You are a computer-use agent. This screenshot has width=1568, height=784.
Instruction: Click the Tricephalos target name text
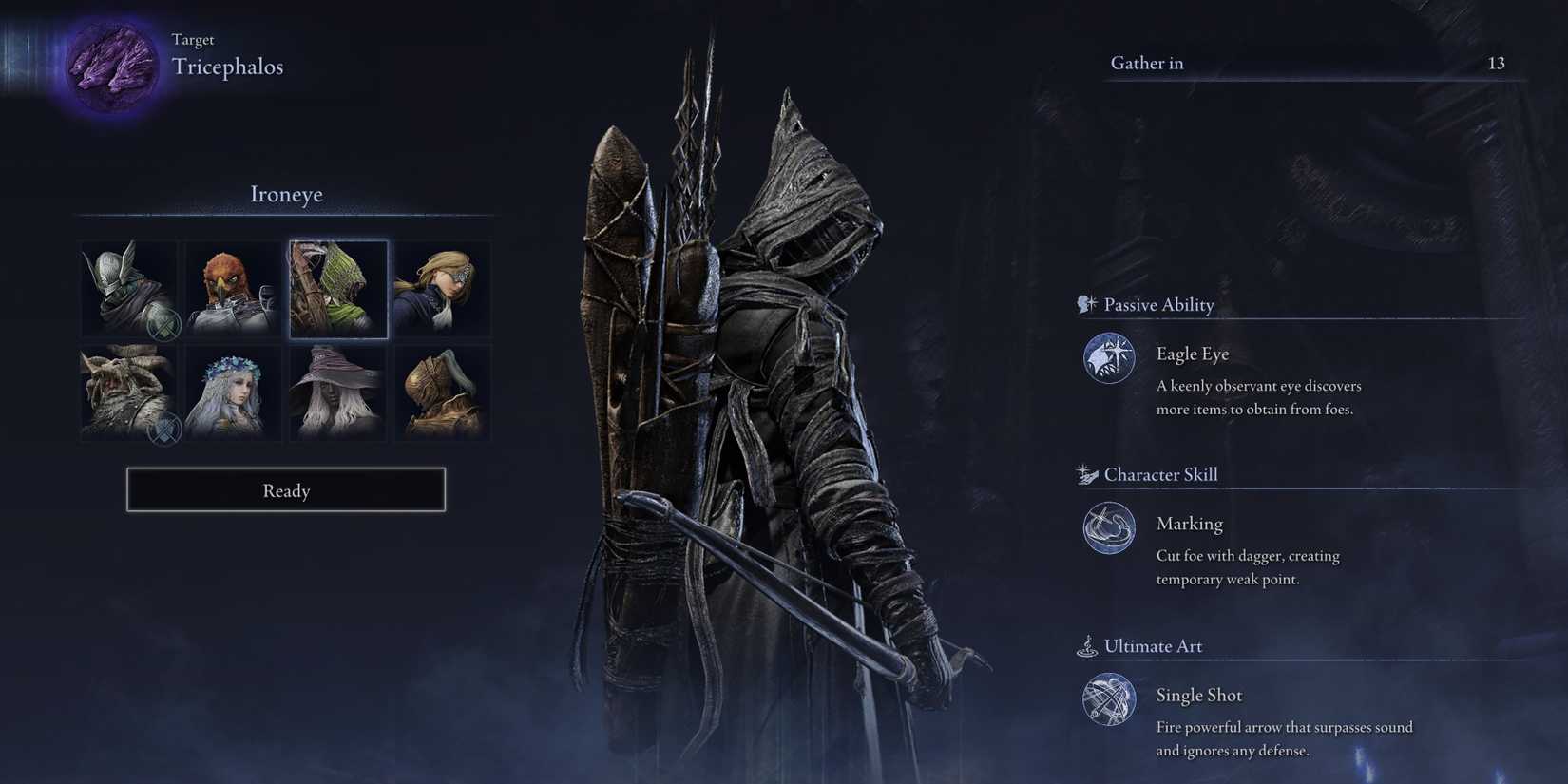click(x=227, y=67)
